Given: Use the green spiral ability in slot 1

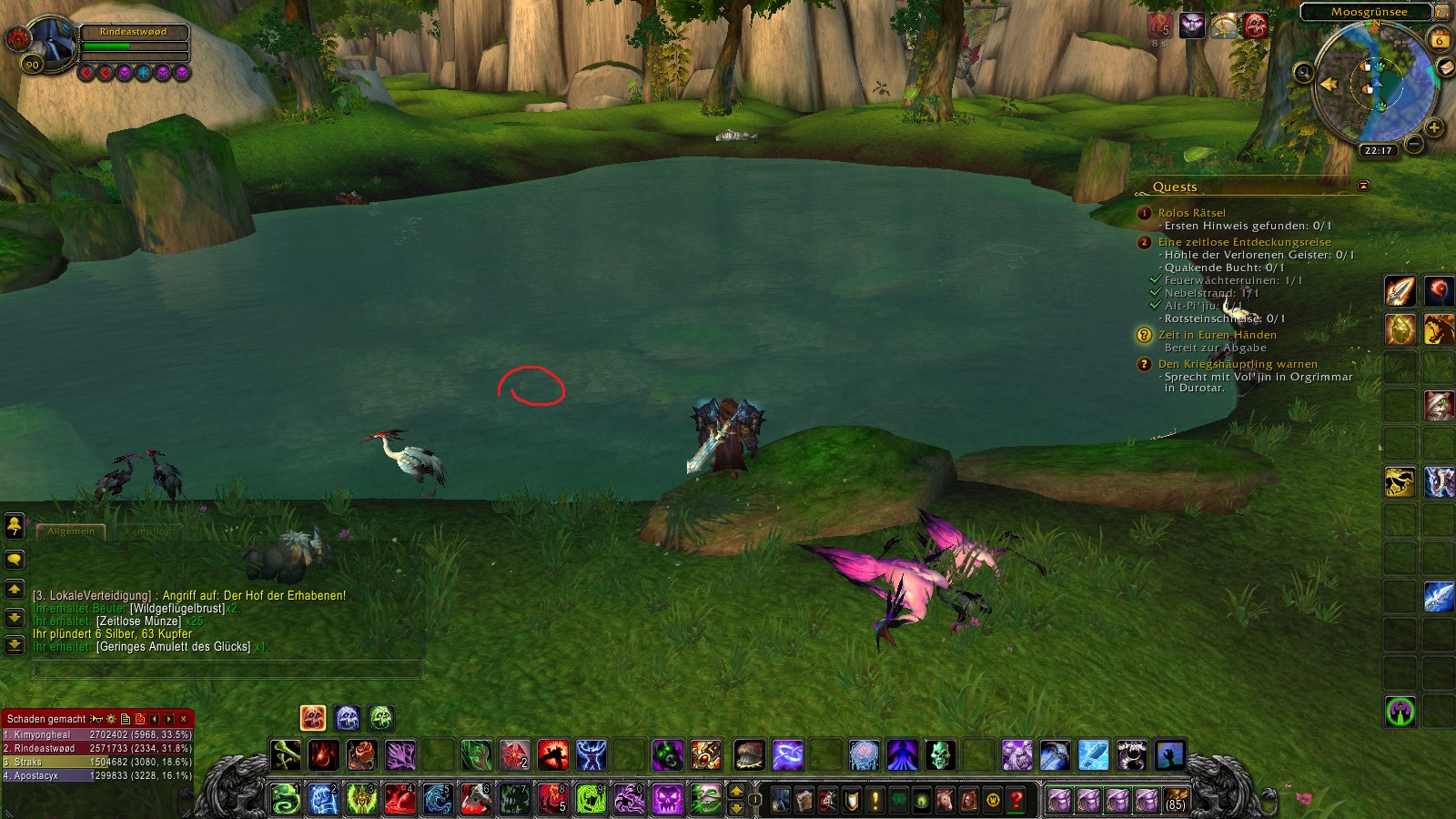Looking at the screenshot, I should [286, 800].
